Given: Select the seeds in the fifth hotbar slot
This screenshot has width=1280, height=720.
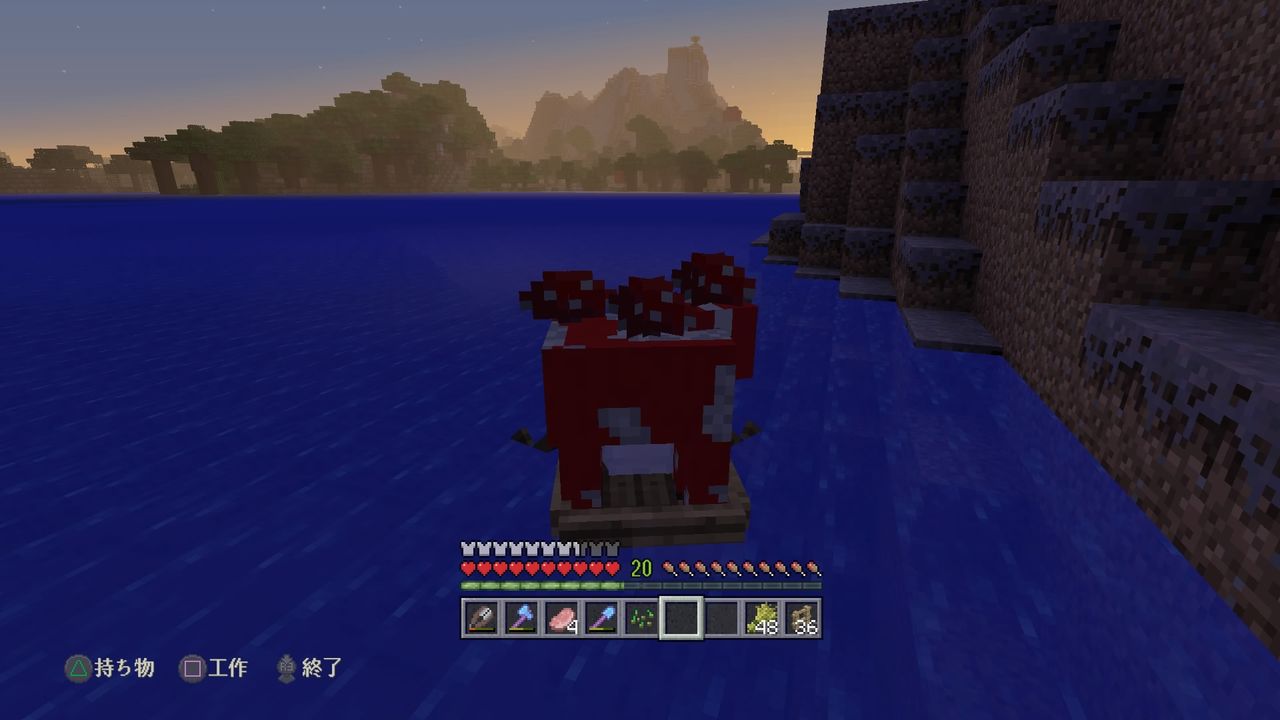Looking at the screenshot, I should (639, 618).
